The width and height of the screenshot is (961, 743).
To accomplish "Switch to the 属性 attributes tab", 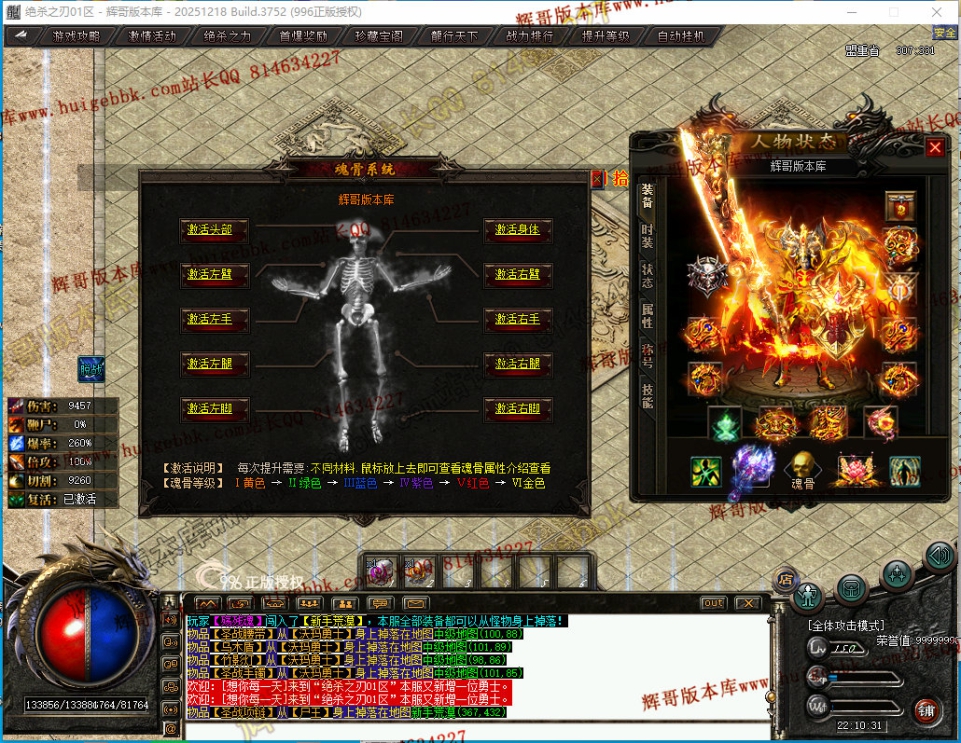I will coord(647,316).
